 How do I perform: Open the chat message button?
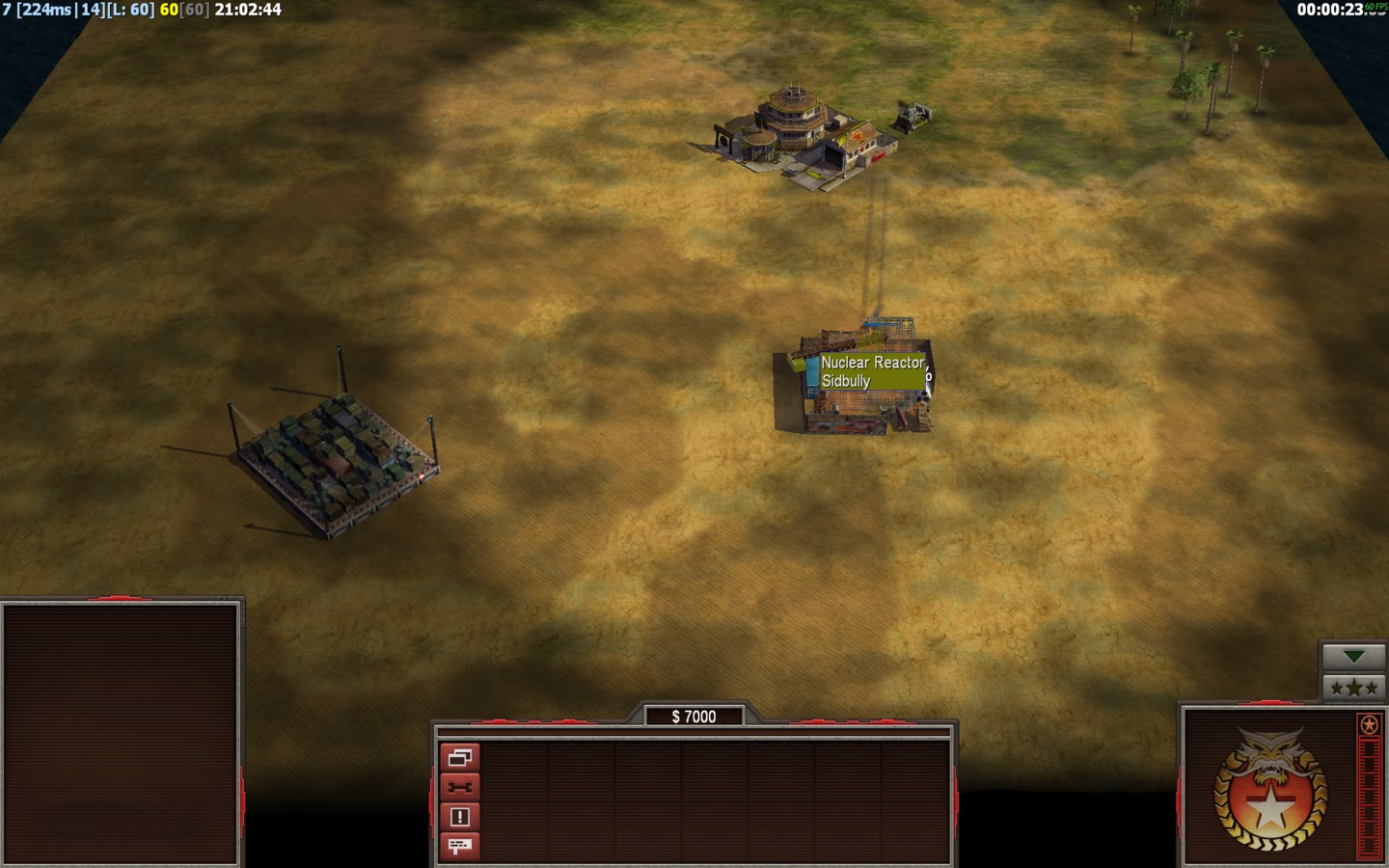[x=459, y=846]
